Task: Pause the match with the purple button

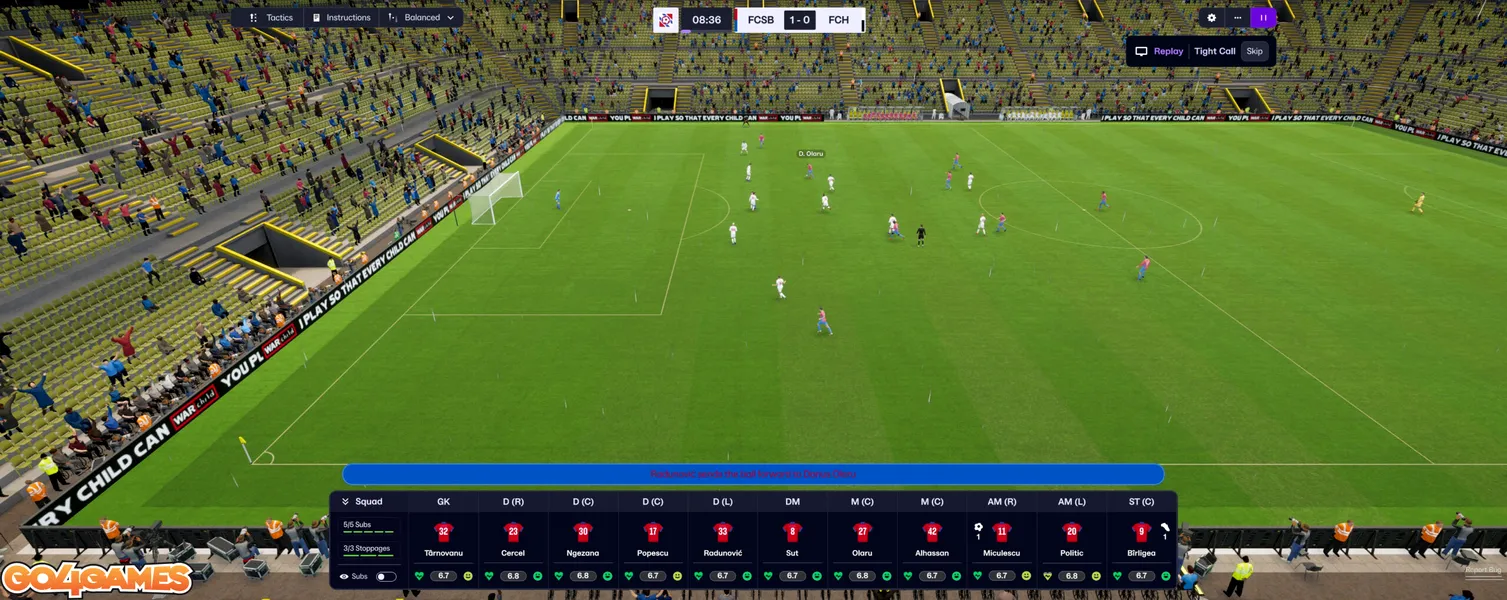Action: pyautogui.click(x=1263, y=18)
